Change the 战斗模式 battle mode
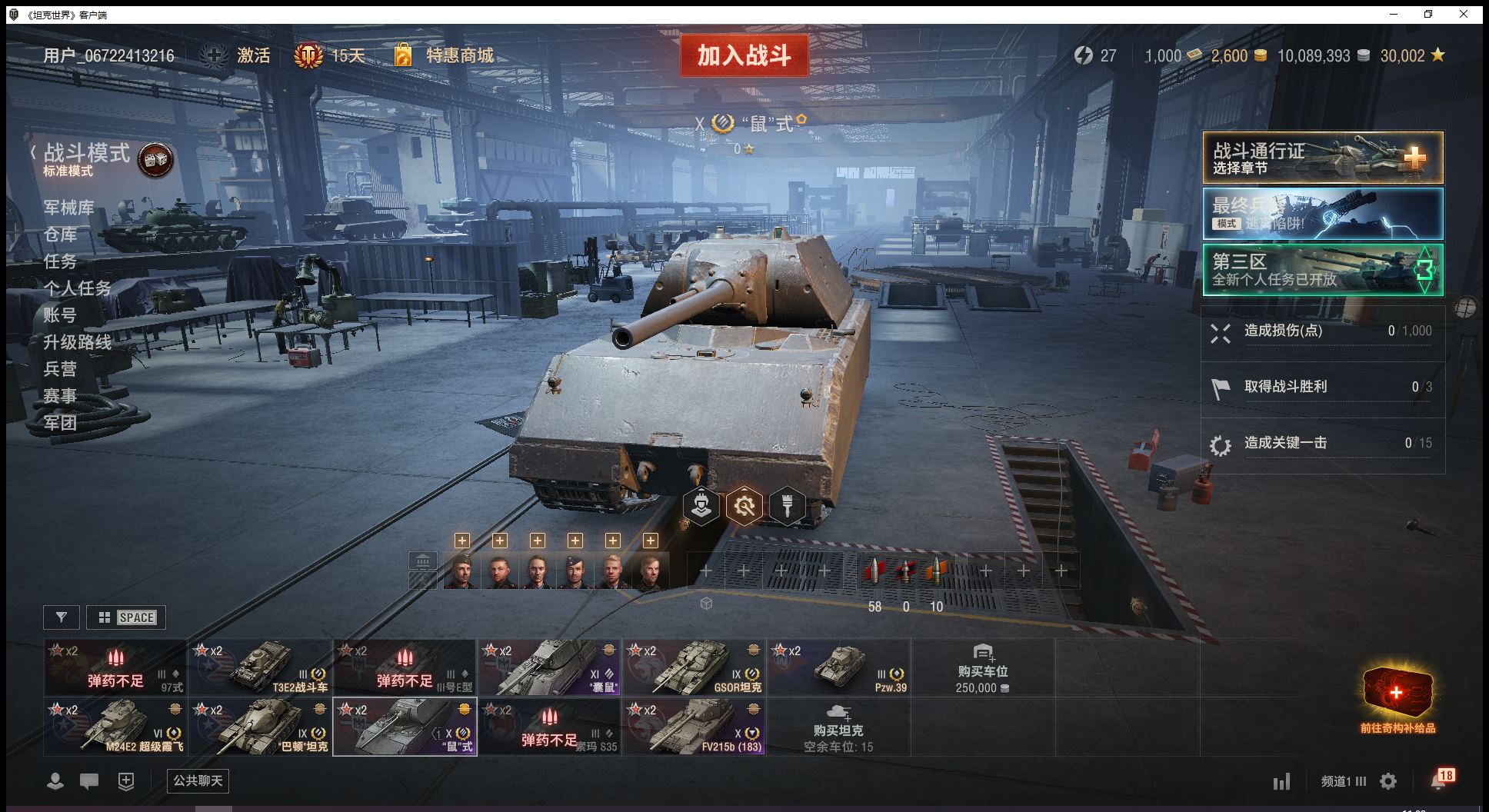This screenshot has width=1489, height=812. (x=86, y=154)
